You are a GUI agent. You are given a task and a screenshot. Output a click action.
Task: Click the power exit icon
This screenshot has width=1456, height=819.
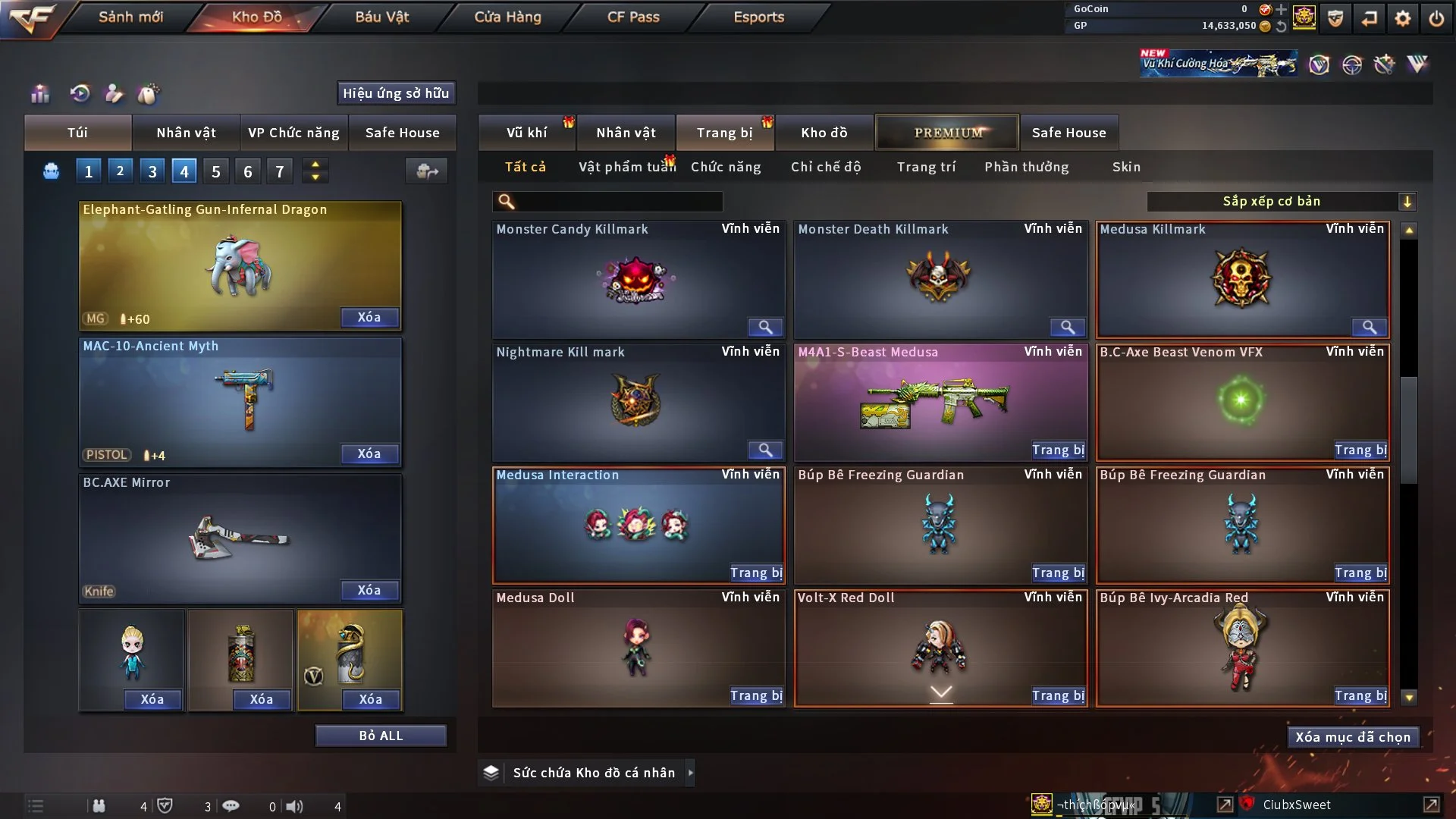click(x=1436, y=18)
